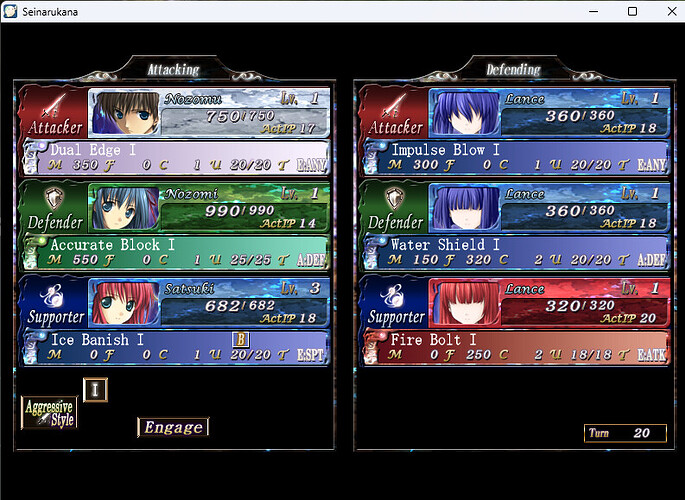
Task: Close the Seinarukana window
Action: [663, 11]
